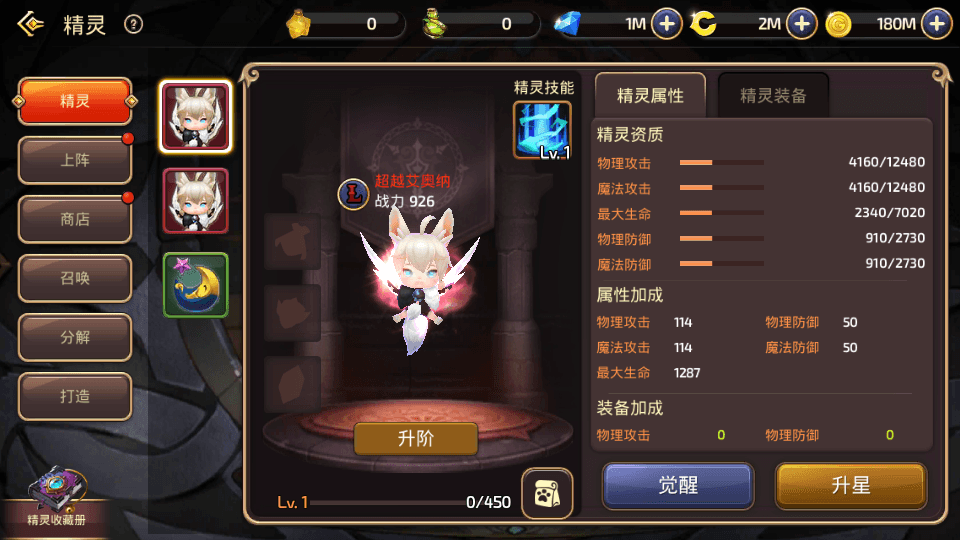960x540 pixels.
Task: Open the scroll icon beside experience bar
Action: (x=547, y=493)
